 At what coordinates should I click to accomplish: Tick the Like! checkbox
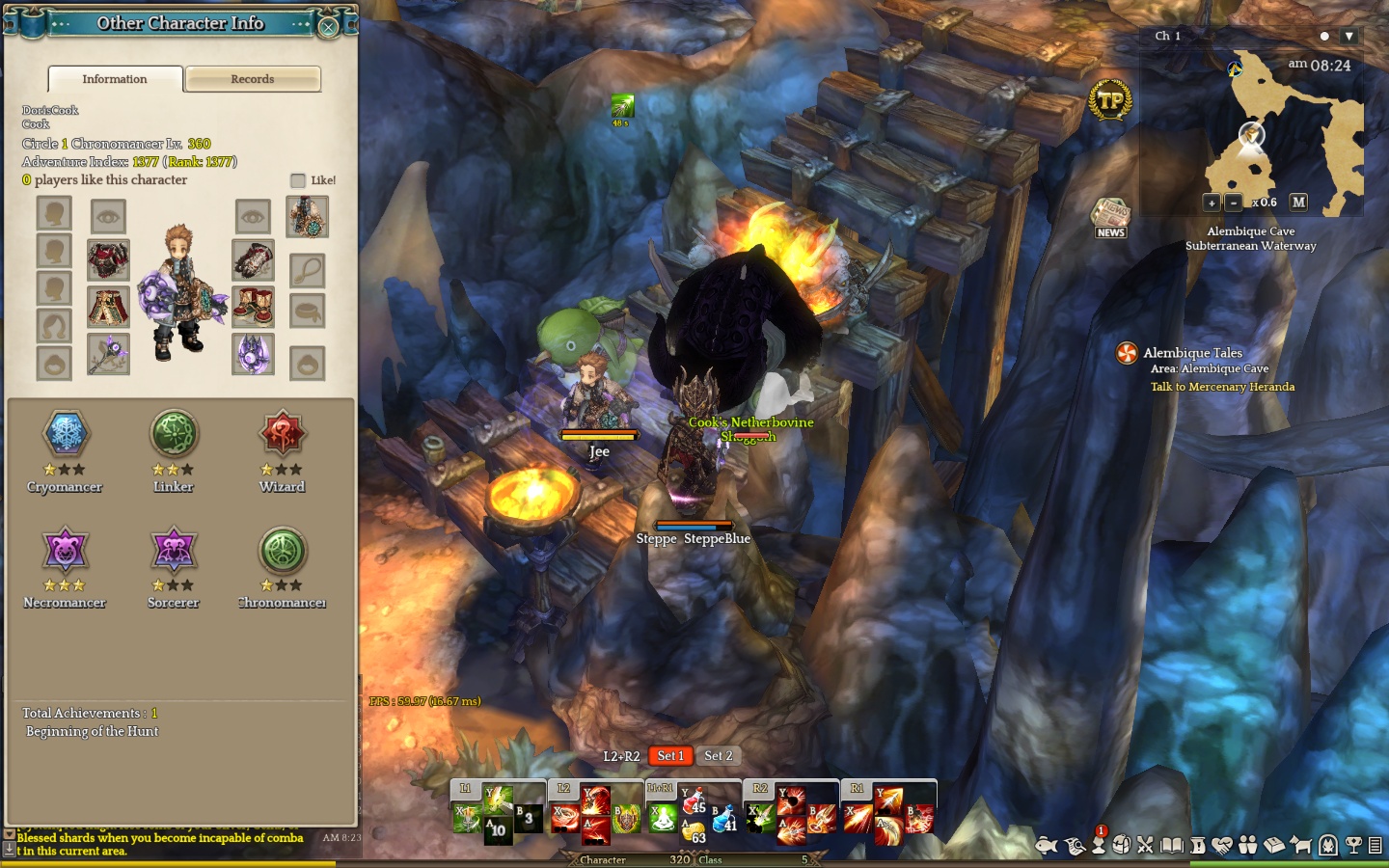click(298, 180)
